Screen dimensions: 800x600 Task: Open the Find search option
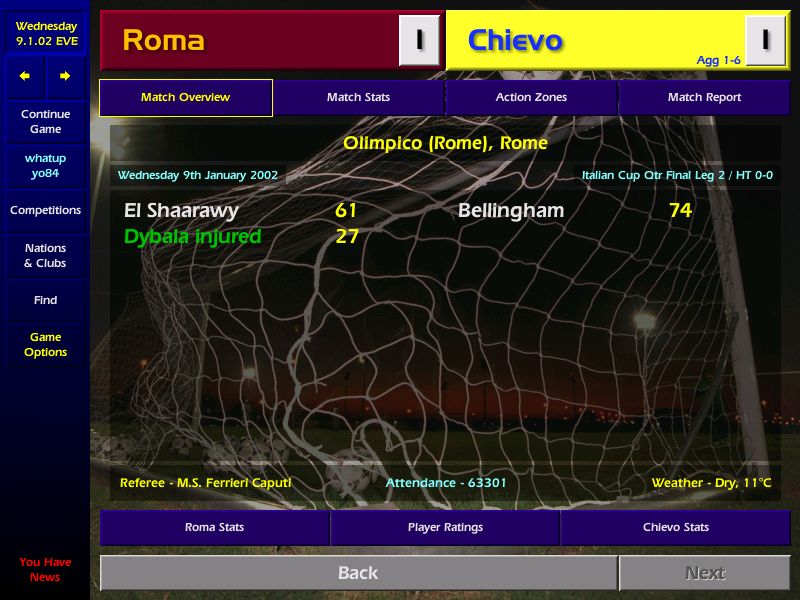click(45, 300)
